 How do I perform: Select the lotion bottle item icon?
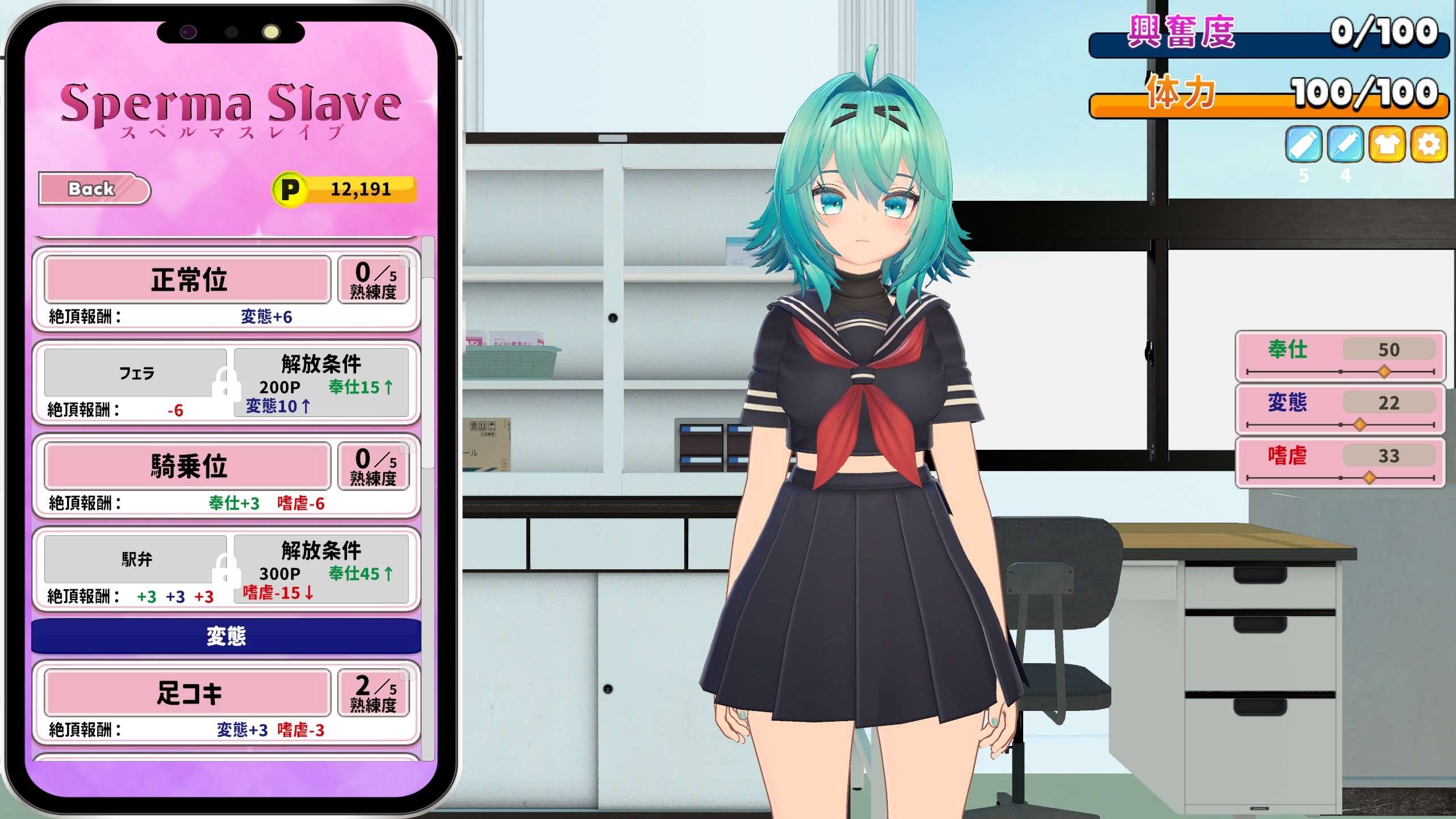1303,145
